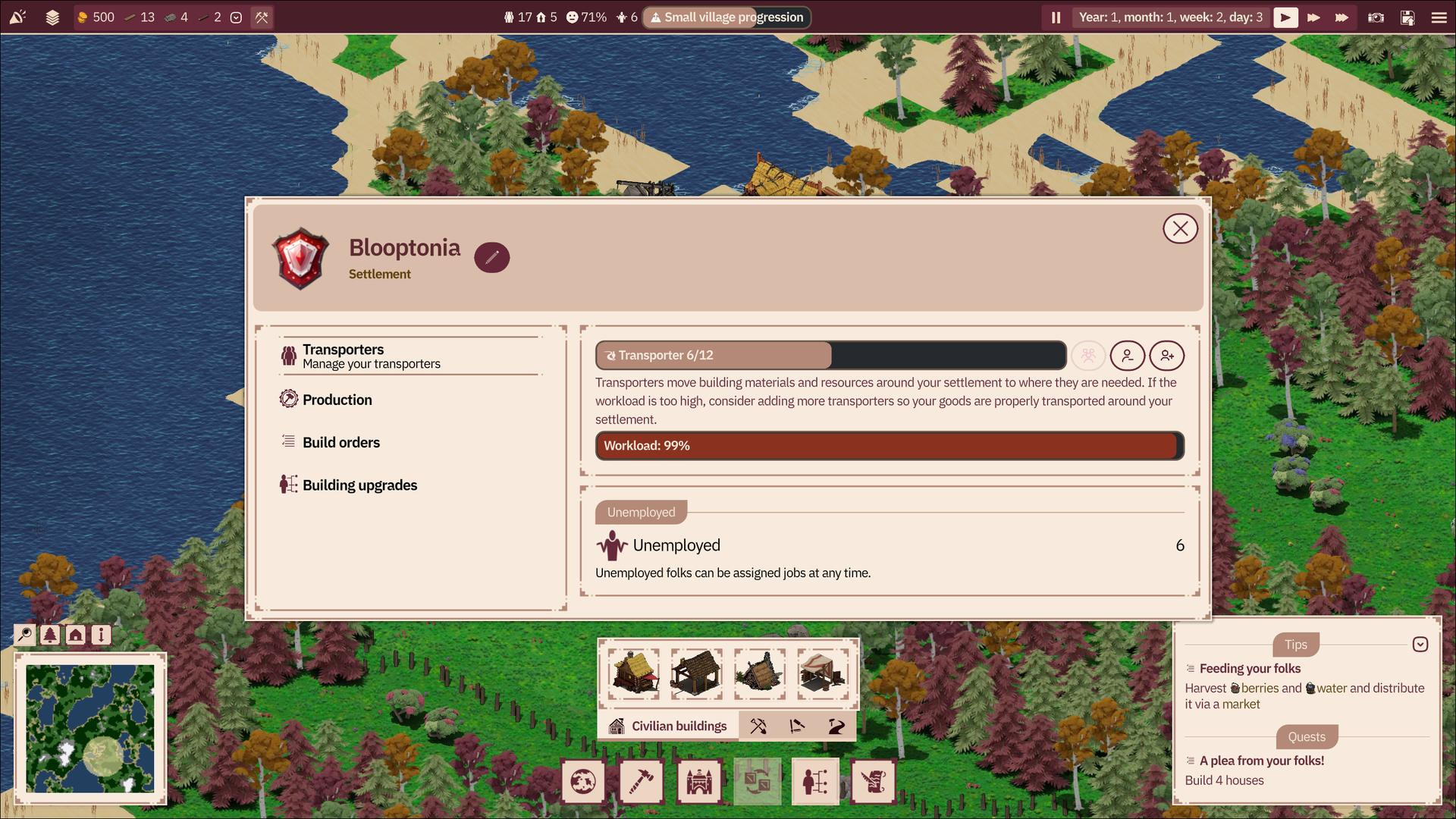Click the minimap
This screenshot has height=819, width=1456.
(x=90, y=729)
